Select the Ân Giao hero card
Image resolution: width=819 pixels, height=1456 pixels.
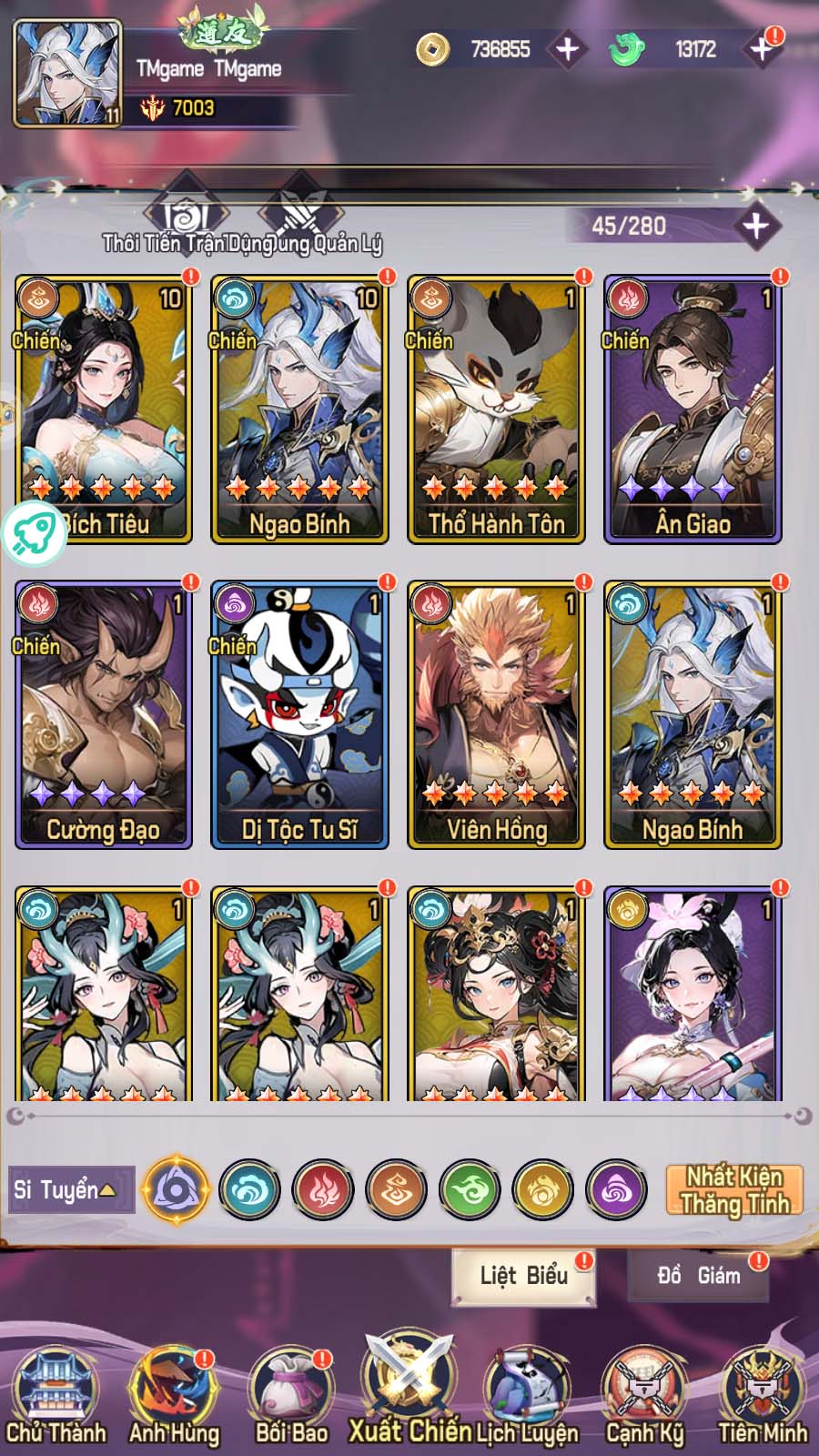click(693, 409)
